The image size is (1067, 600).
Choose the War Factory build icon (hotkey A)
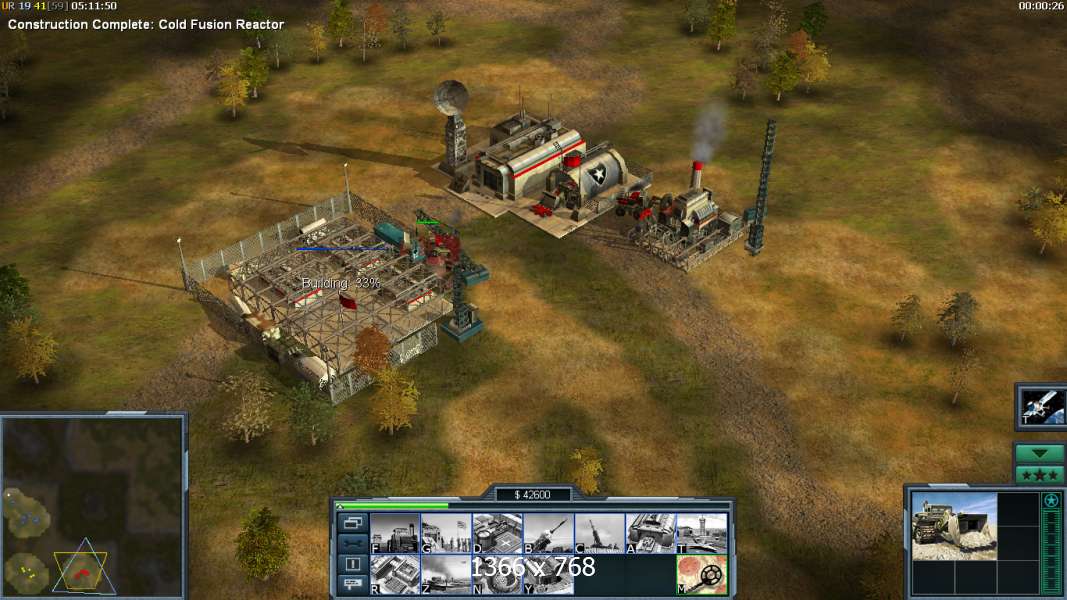point(650,533)
